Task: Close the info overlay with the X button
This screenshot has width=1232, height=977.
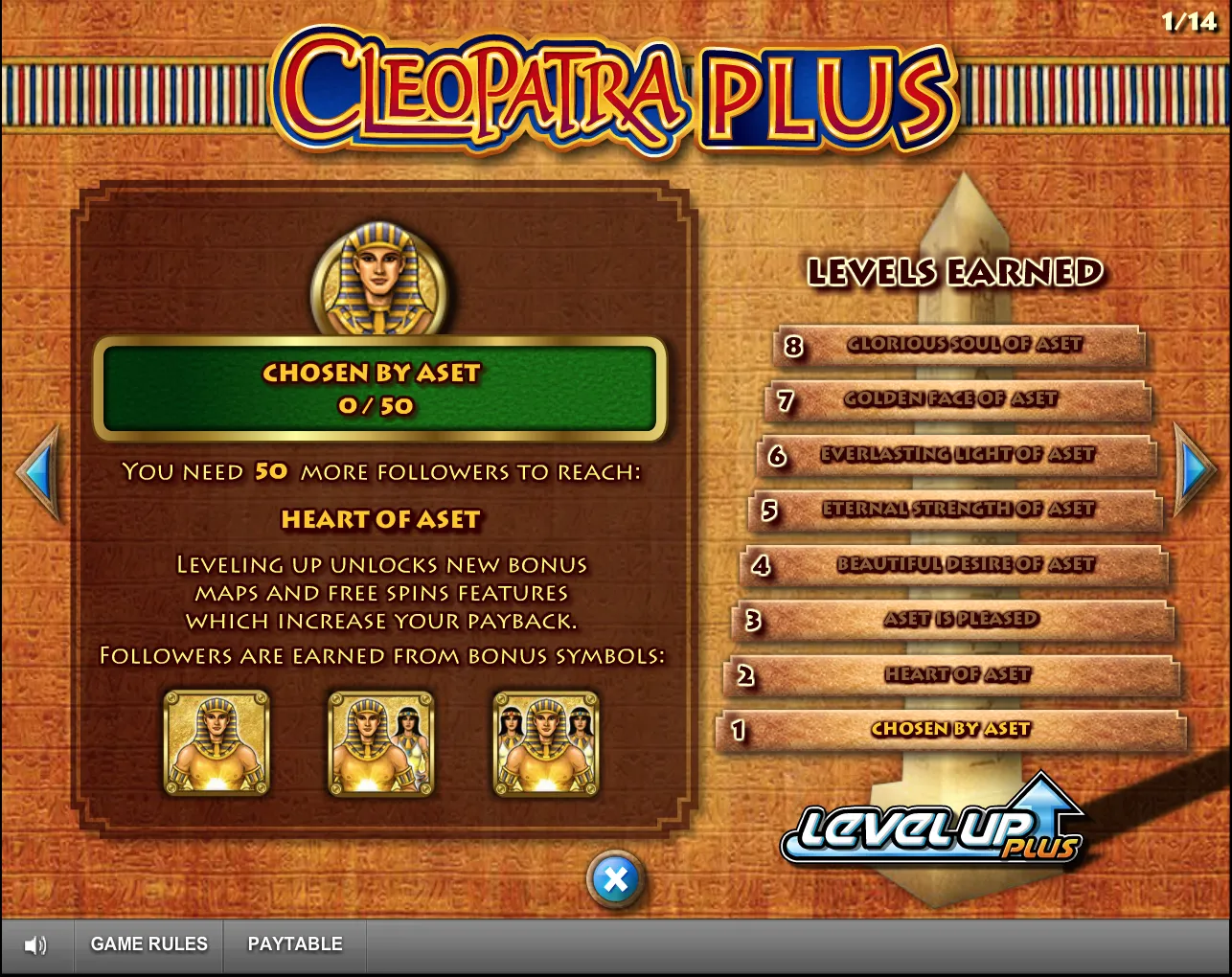Action: pyautogui.click(x=615, y=878)
